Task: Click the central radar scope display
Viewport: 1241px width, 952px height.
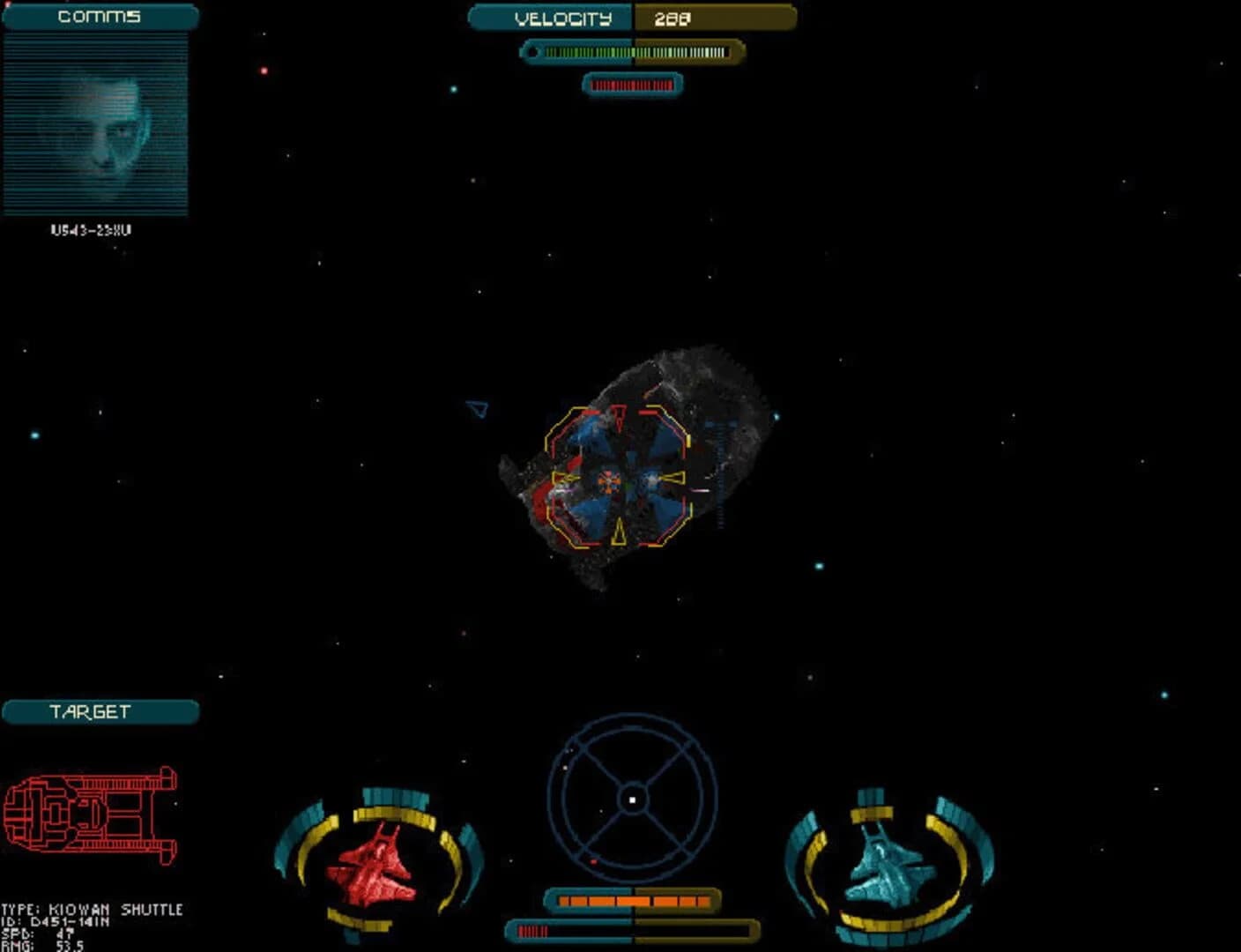Action: tap(633, 798)
